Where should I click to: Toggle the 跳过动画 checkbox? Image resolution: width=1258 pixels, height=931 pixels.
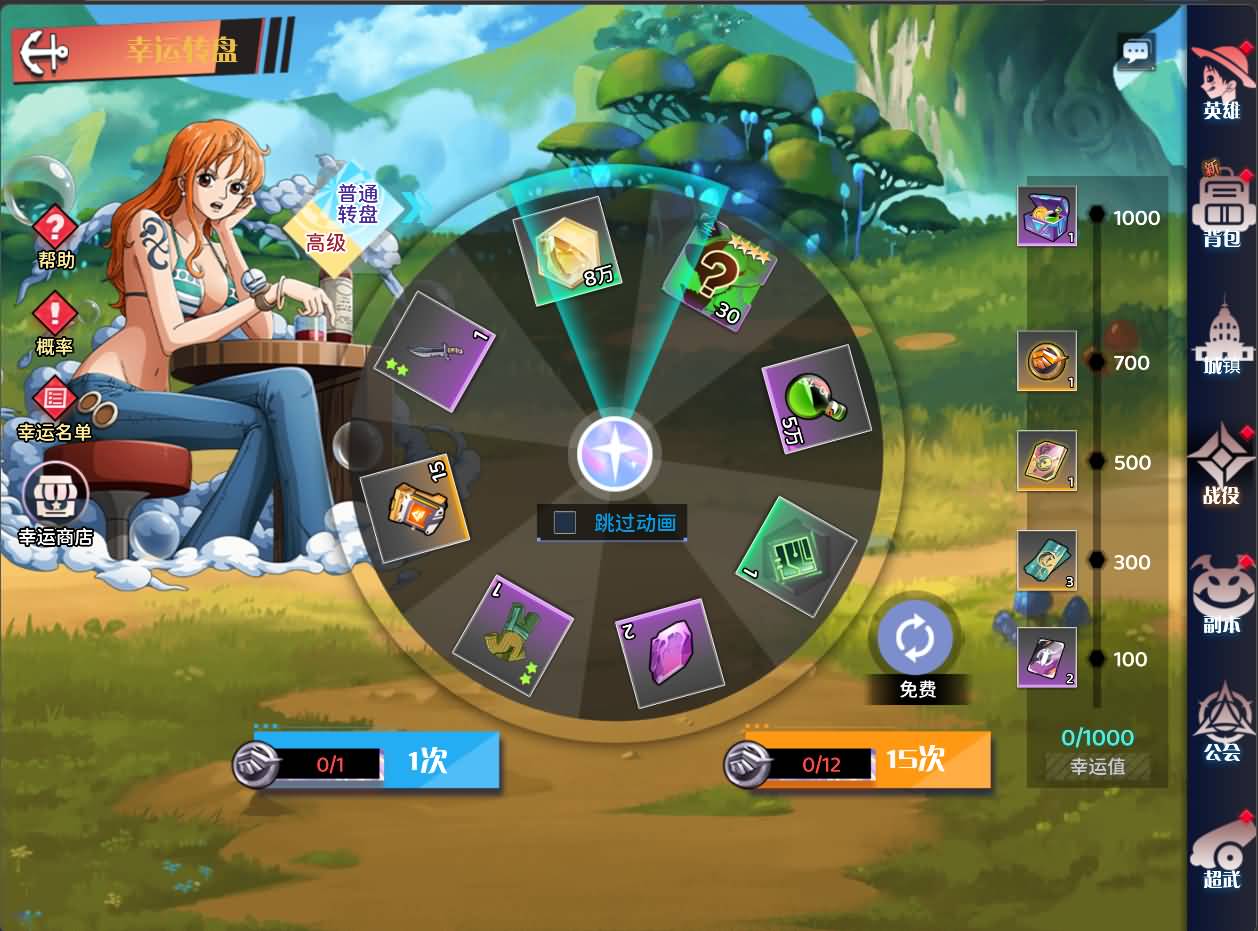coord(565,522)
